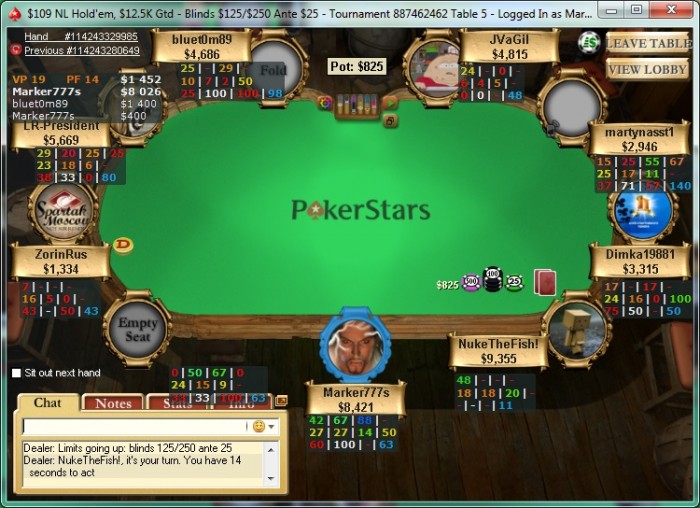700x508 pixels.
Task: Open the smiley emoticon dropdown
Action: tap(263, 426)
